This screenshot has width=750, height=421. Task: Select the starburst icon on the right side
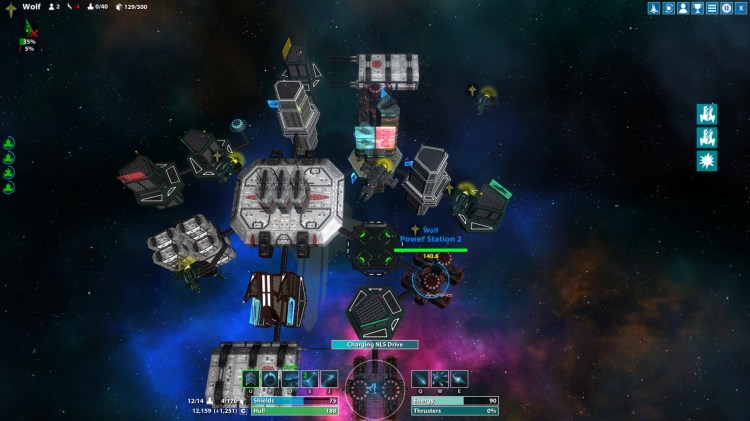706,161
